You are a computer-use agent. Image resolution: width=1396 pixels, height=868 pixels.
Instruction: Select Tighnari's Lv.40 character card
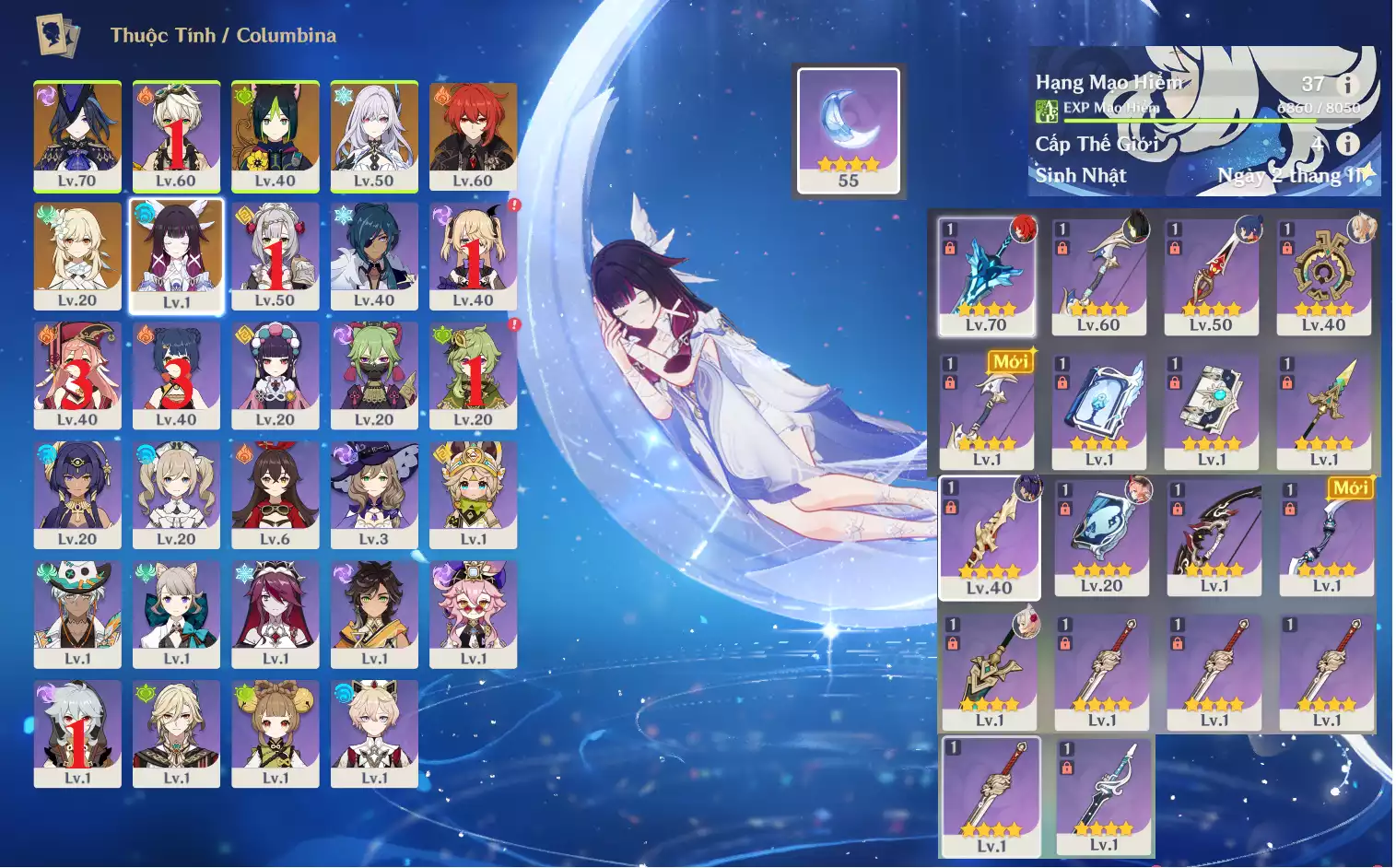[275, 135]
